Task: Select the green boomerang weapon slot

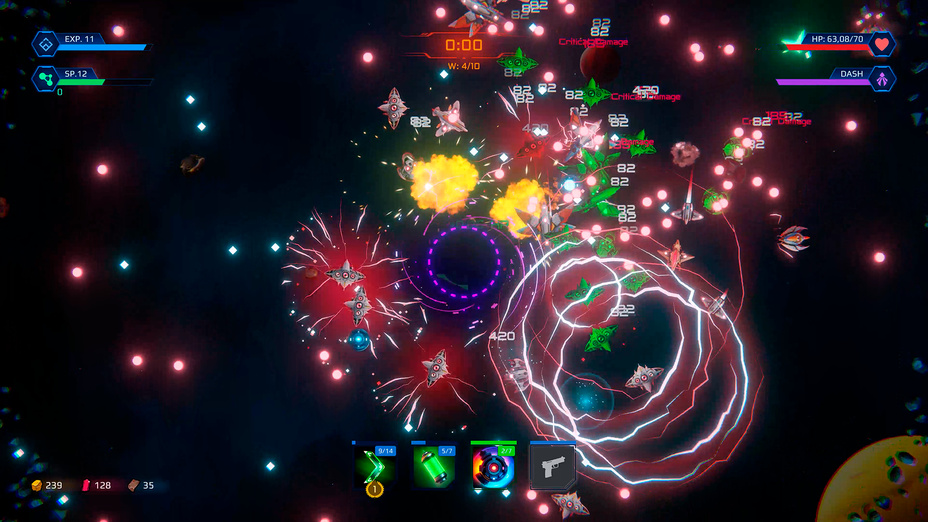Action: click(375, 467)
